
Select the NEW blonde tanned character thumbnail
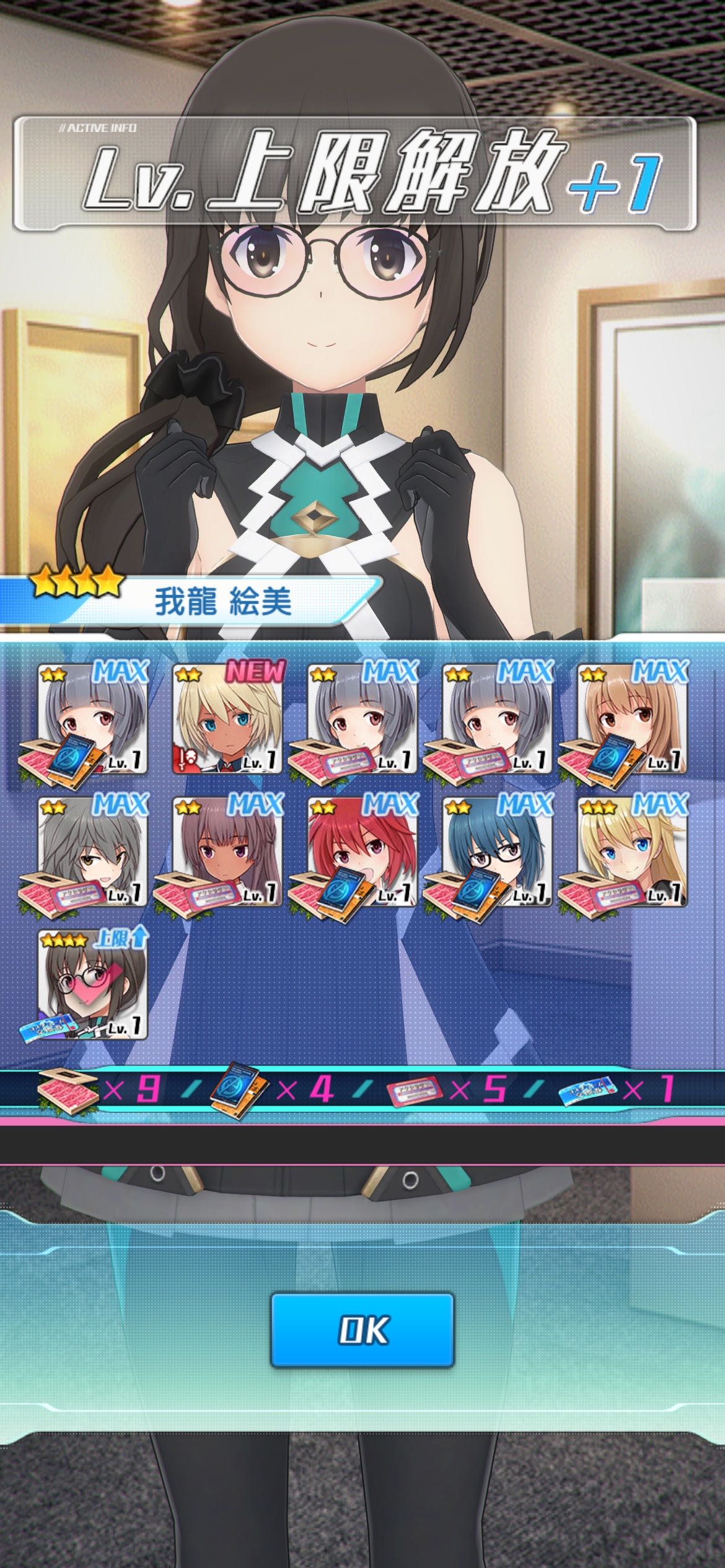(227, 719)
